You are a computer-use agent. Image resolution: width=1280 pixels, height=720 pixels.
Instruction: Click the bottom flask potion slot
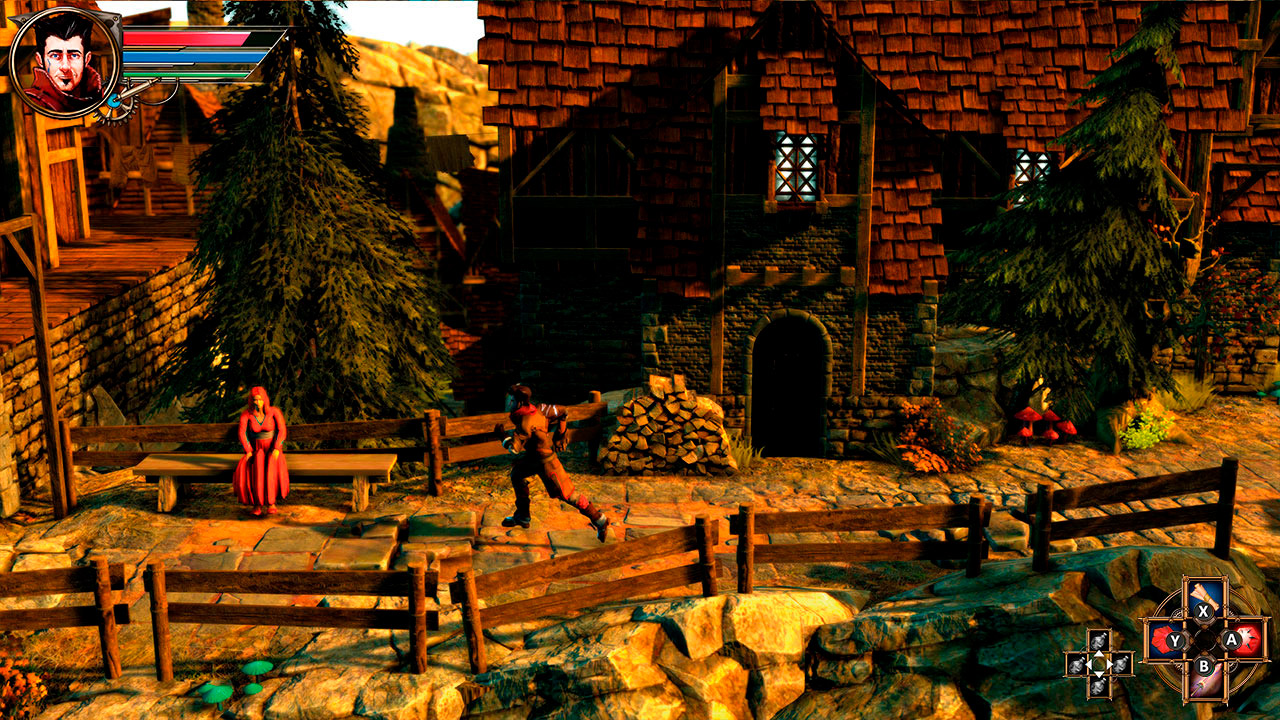click(x=1098, y=686)
